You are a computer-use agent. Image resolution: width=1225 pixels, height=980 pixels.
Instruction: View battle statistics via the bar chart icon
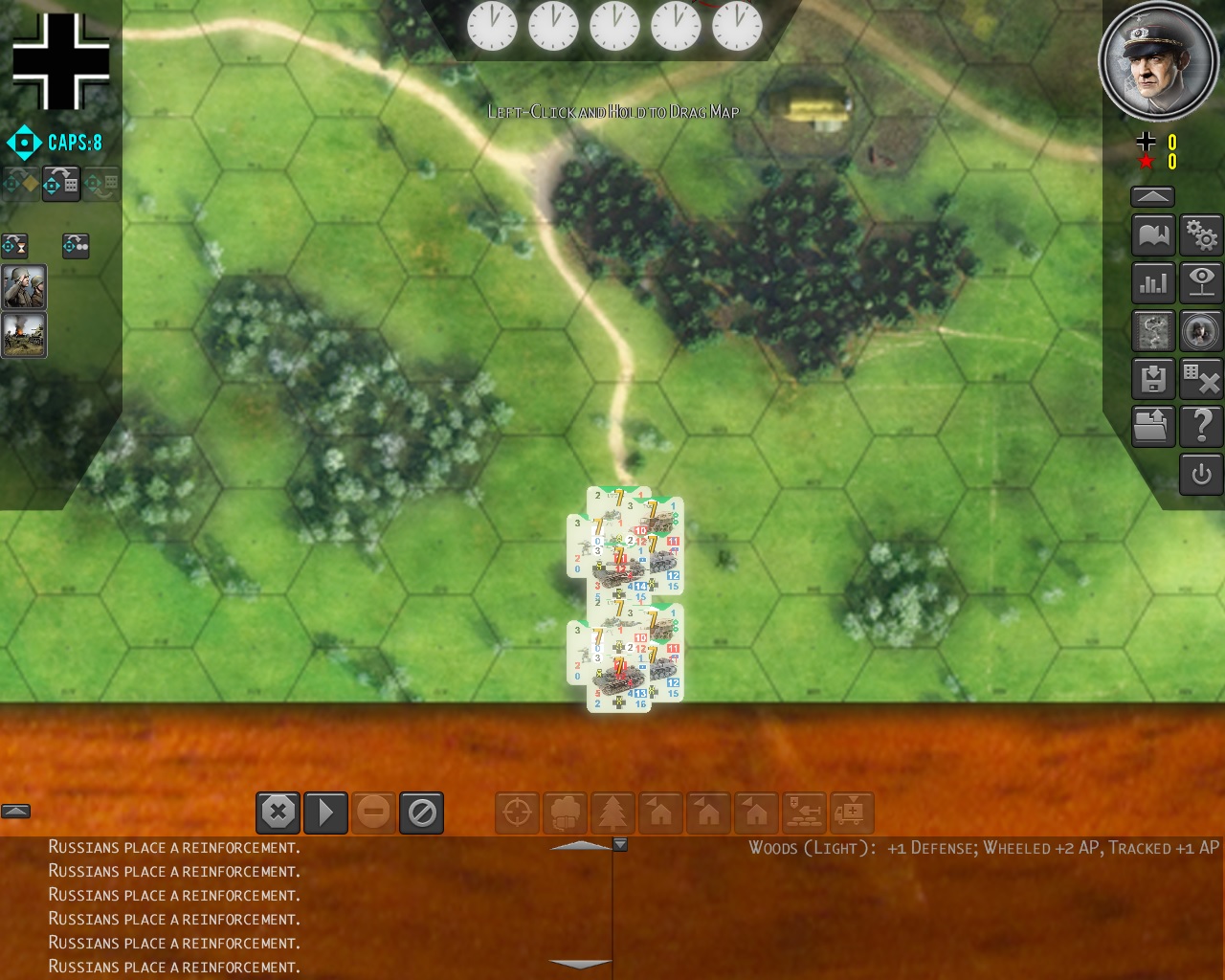1153,282
